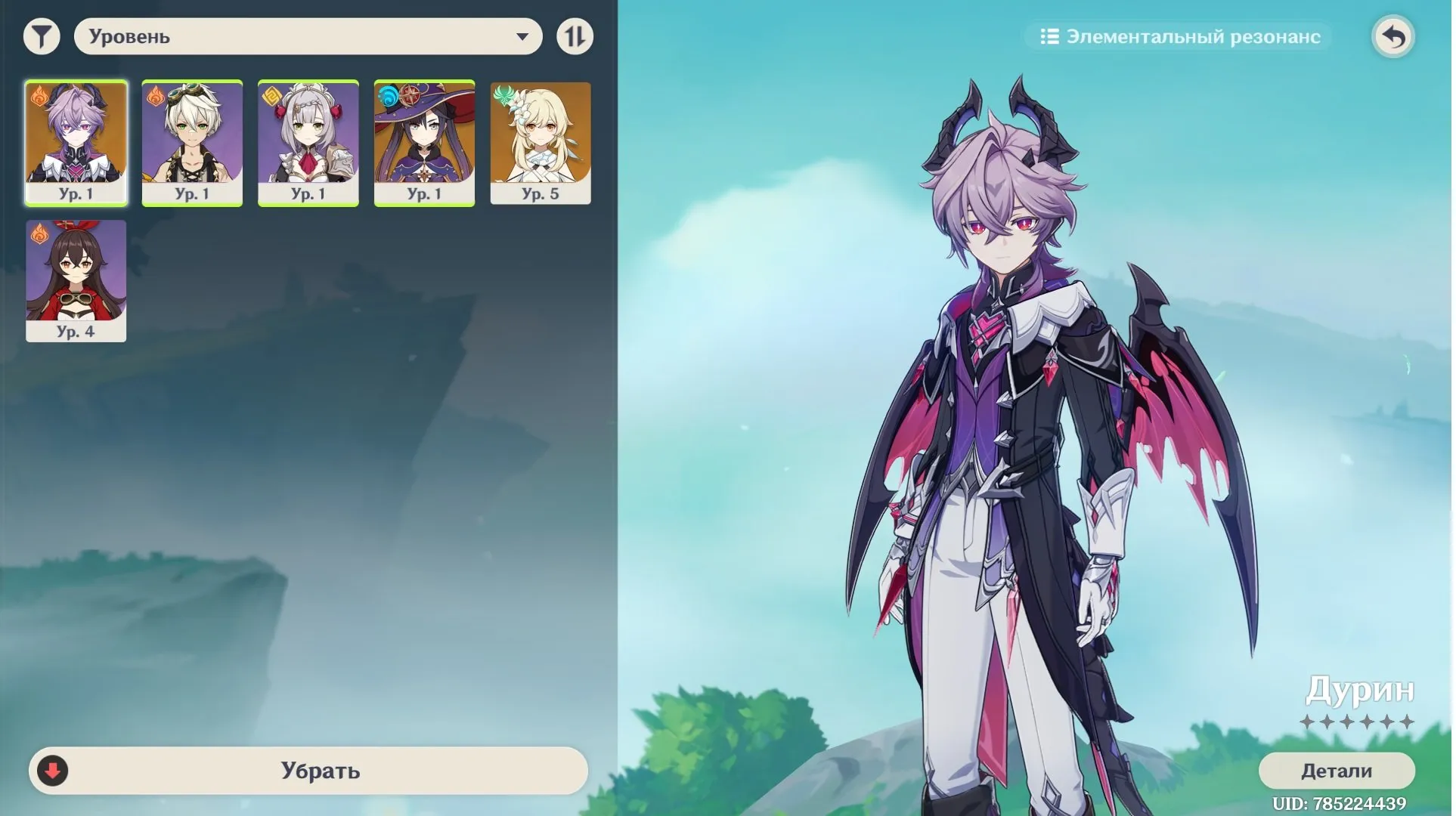
Task: Select Mona's character thumbnail
Action: coord(424,140)
